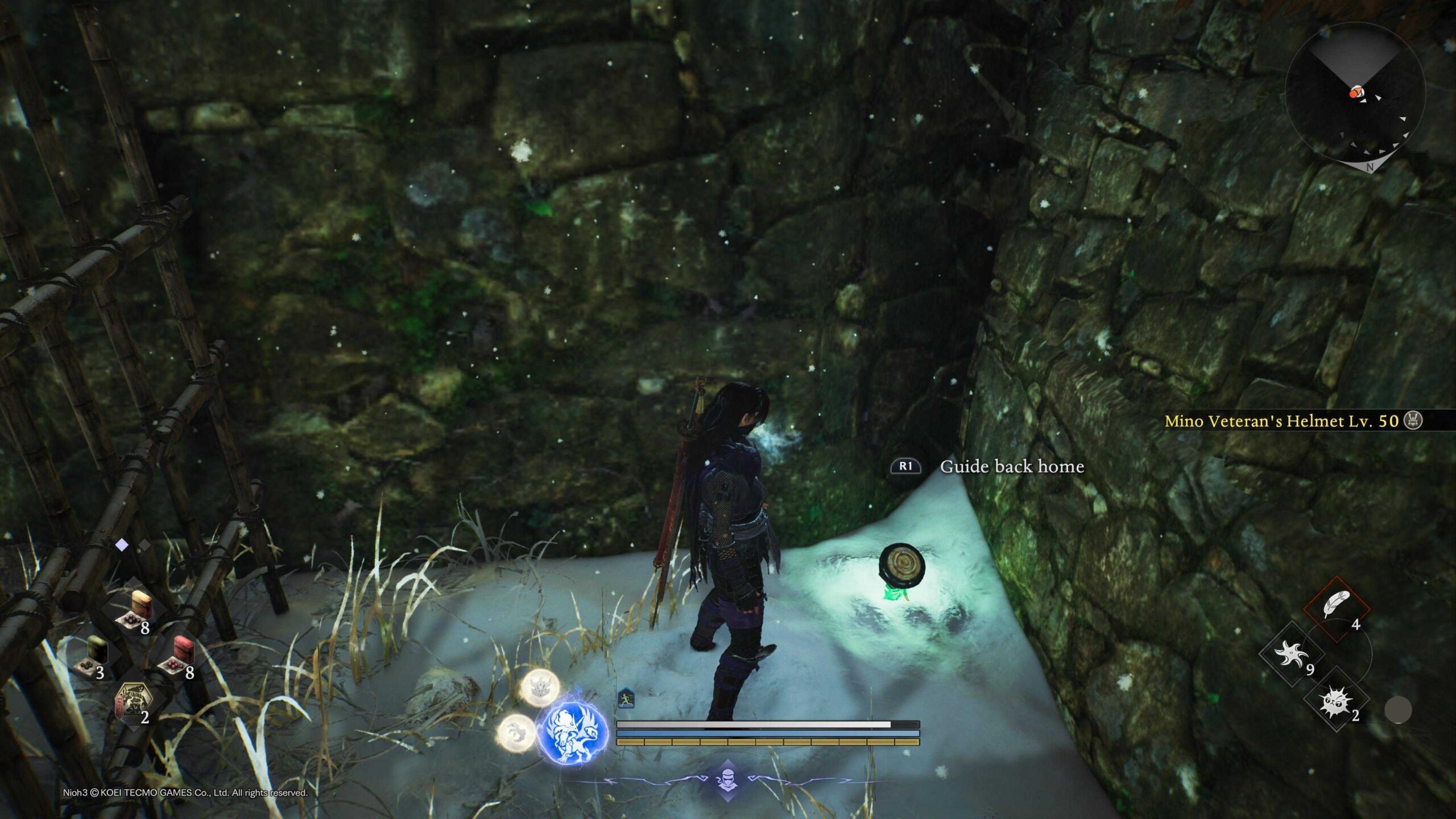The height and width of the screenshot is (819, 1456).
Task: Select the lower glowing white spirit orb
Action: (516, 733)
